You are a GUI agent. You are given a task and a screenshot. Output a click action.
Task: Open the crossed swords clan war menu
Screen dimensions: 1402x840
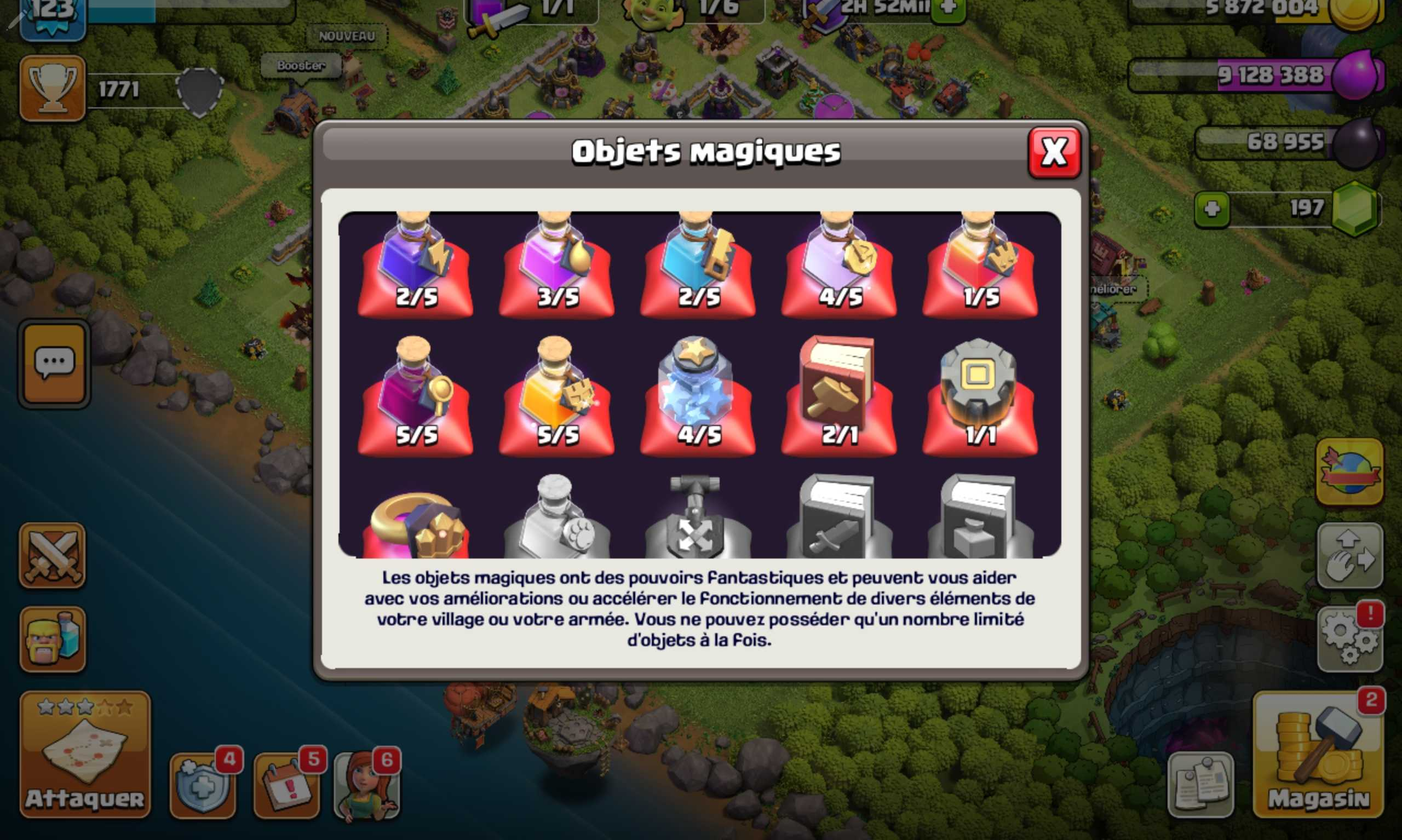(53, 555)
